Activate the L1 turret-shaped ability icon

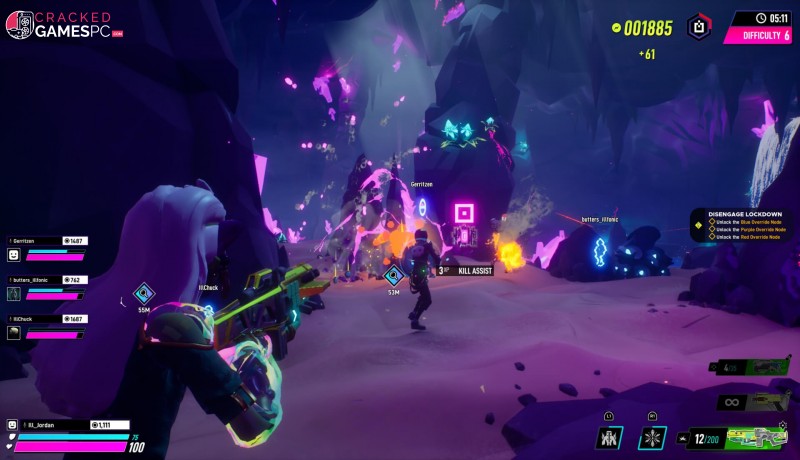609,437
